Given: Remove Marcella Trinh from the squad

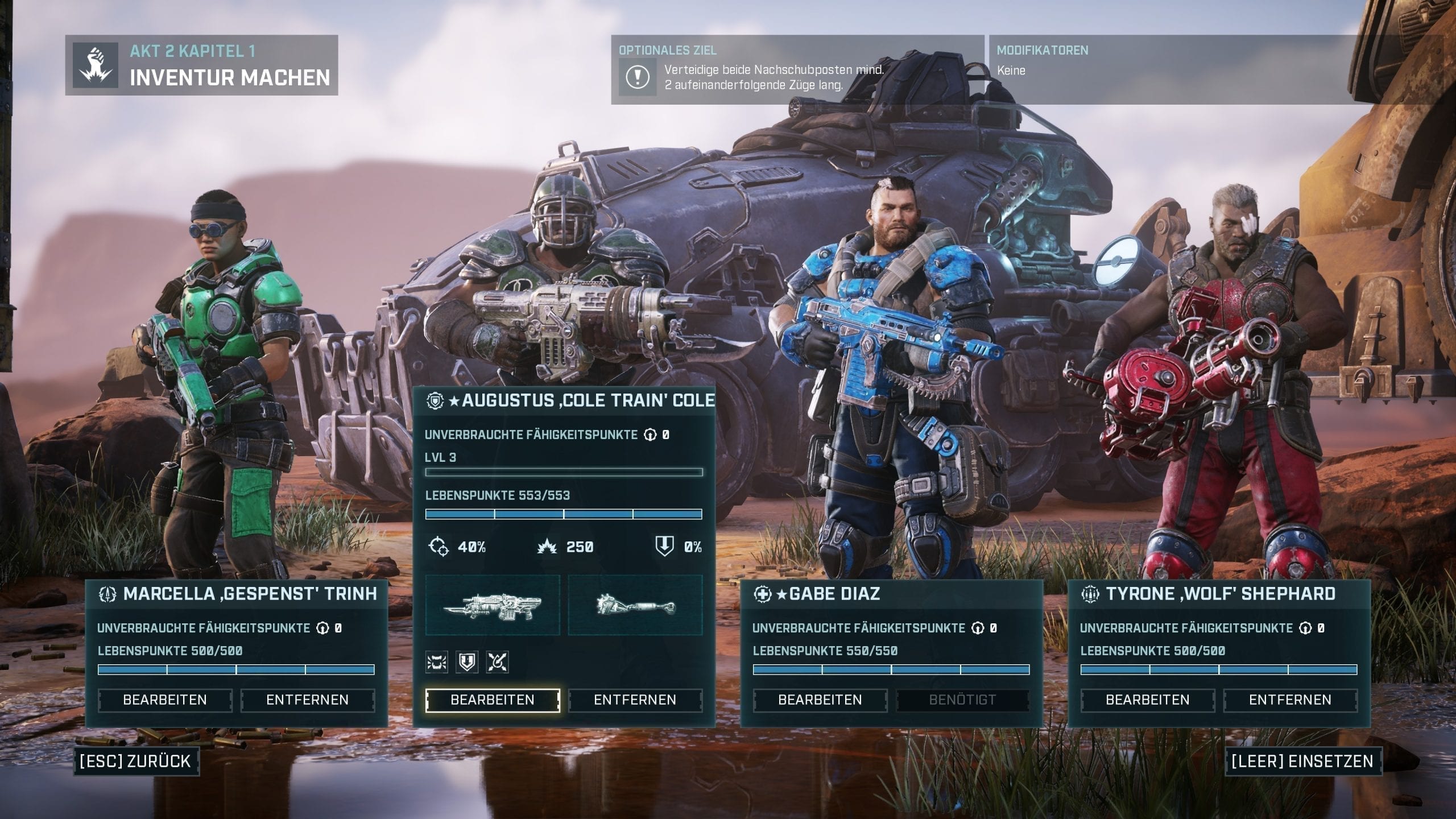Looking at the screenshot, I should (307, 700).
